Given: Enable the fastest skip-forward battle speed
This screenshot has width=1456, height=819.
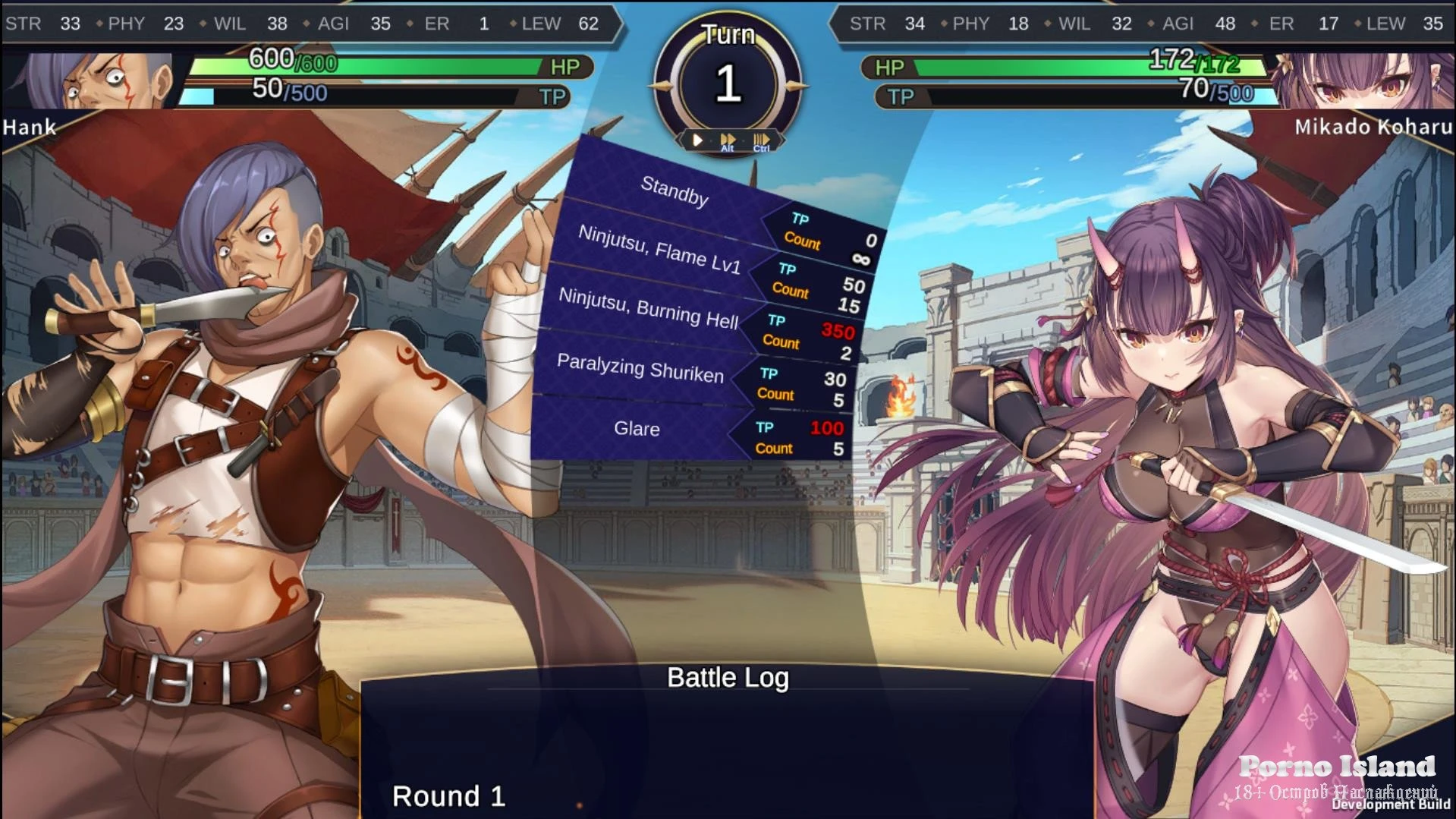Looking at the screenshot, I should tap(761, 140).
